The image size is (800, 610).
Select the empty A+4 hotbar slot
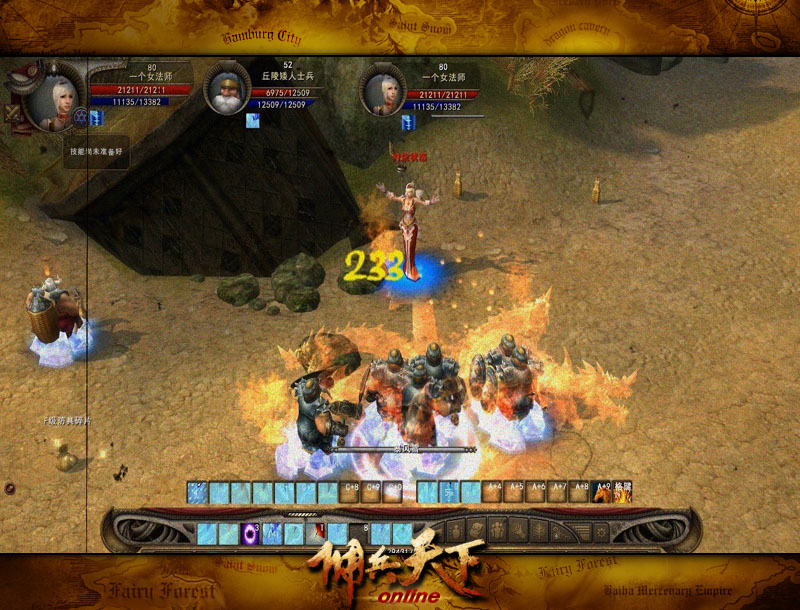tap(493, 492)
